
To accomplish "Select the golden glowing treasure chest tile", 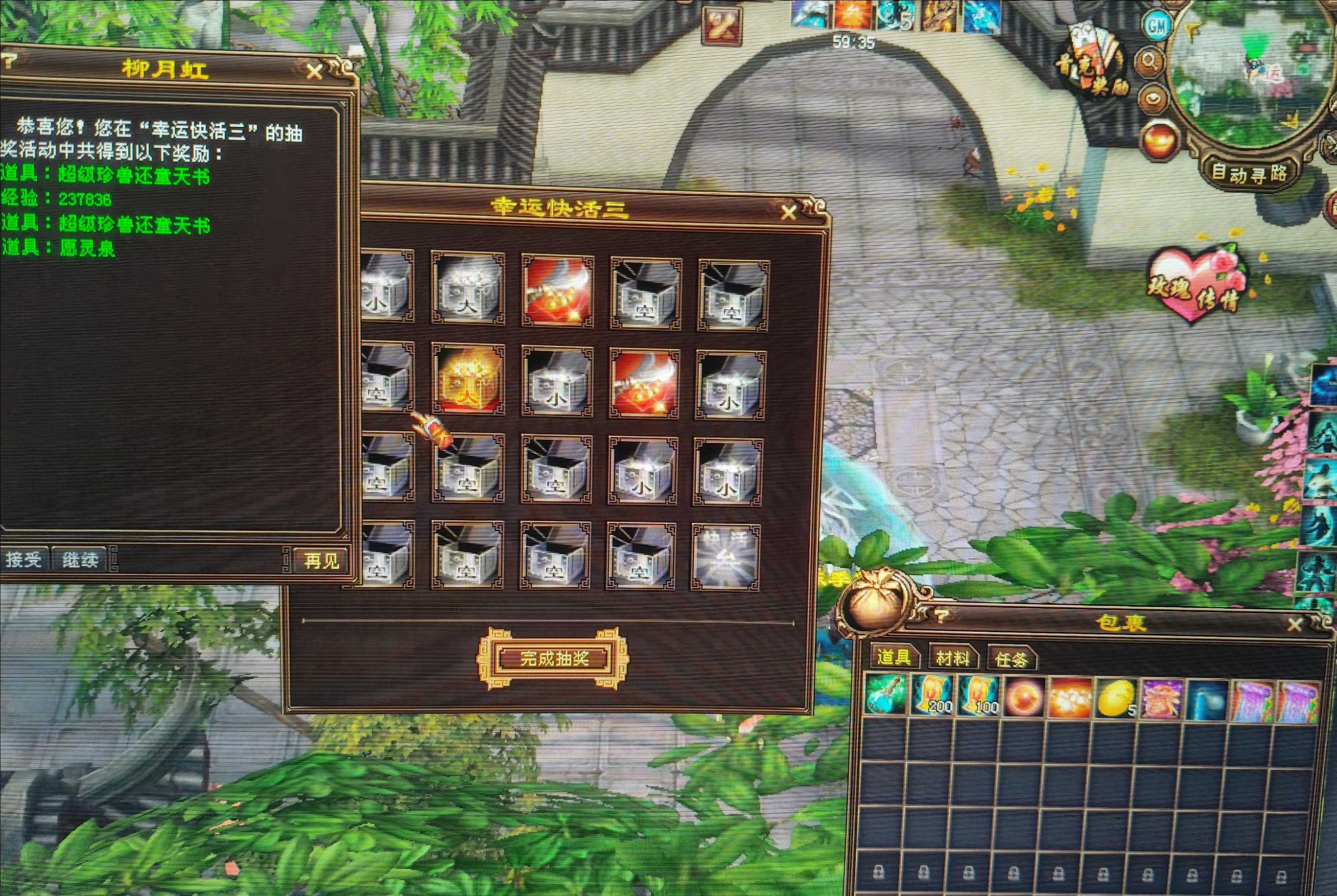I will [468, 379].
